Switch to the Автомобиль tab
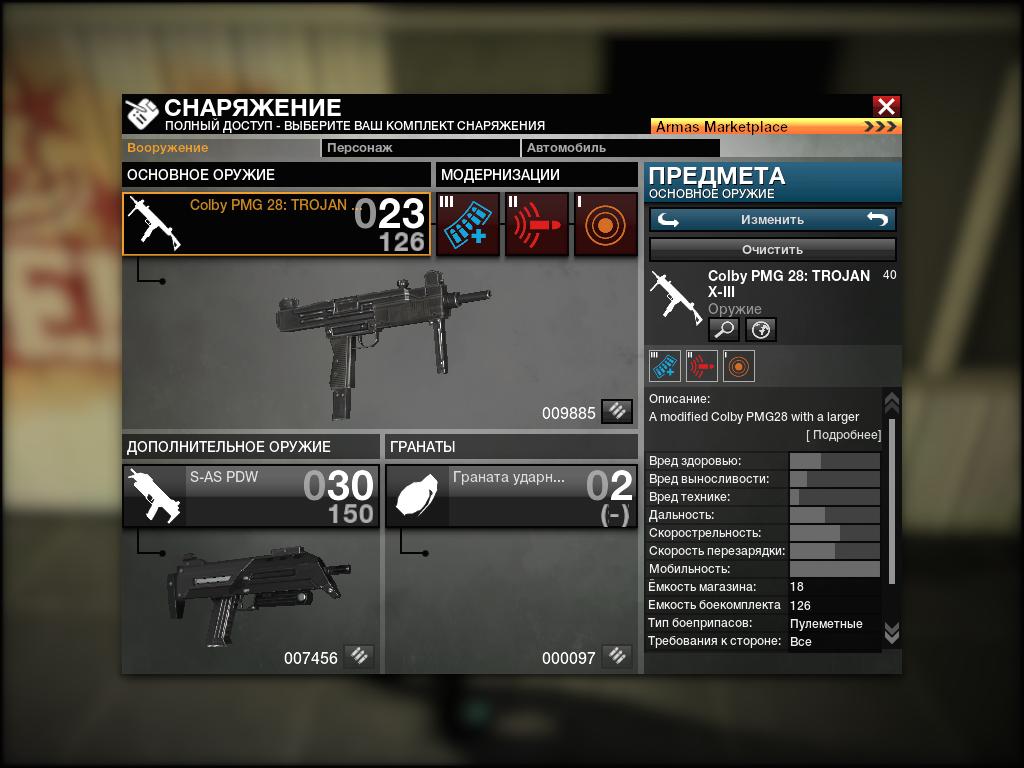The height and width of the screenshot is (768, 1024). coord(580,148)
